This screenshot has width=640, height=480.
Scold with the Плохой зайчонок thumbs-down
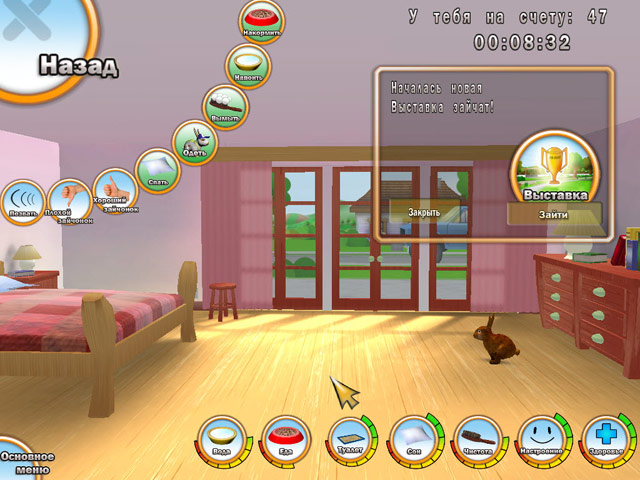pos(68,200)
